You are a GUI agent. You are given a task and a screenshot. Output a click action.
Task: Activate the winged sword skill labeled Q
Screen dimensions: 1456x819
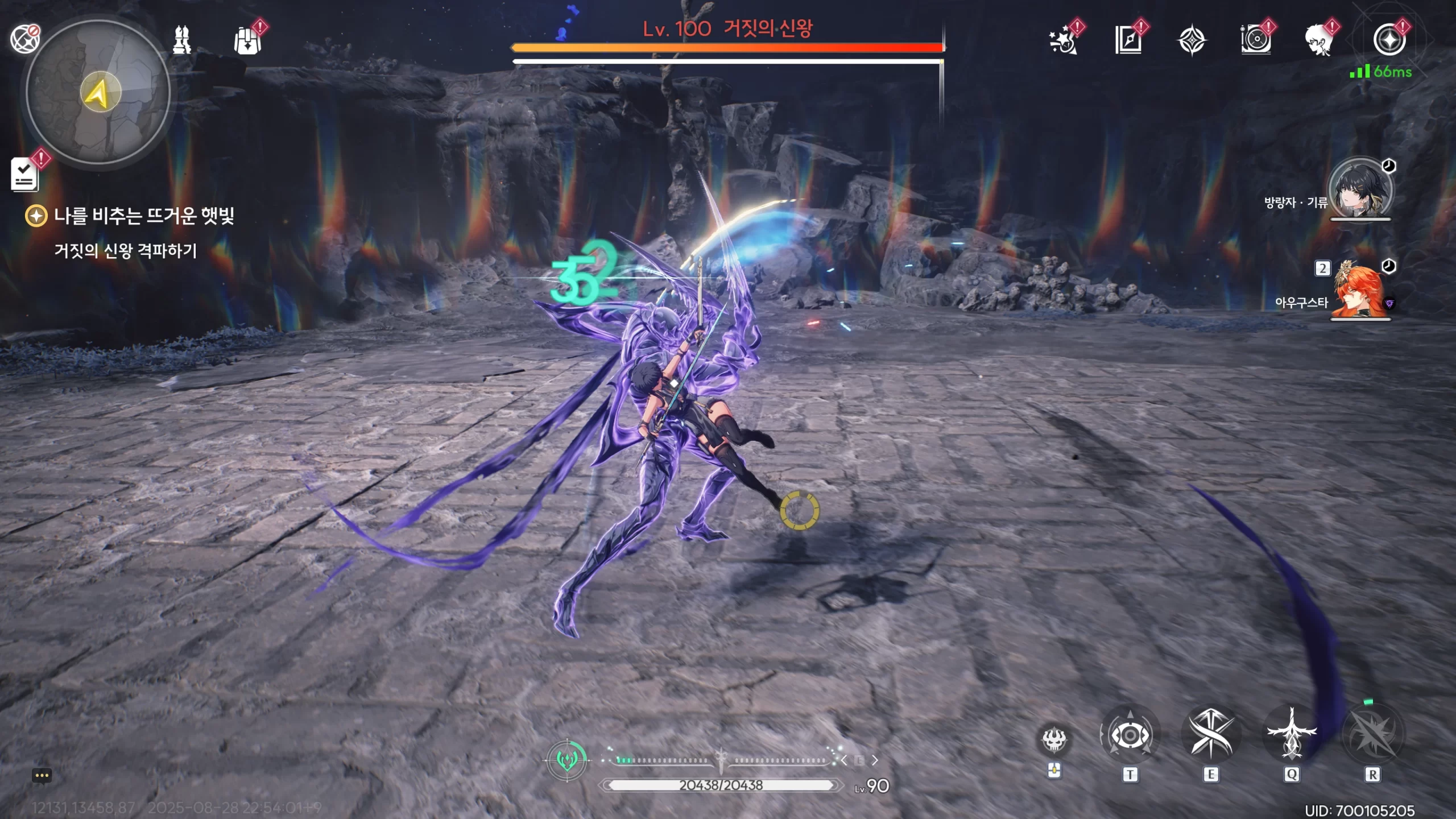click(1292, 735)
